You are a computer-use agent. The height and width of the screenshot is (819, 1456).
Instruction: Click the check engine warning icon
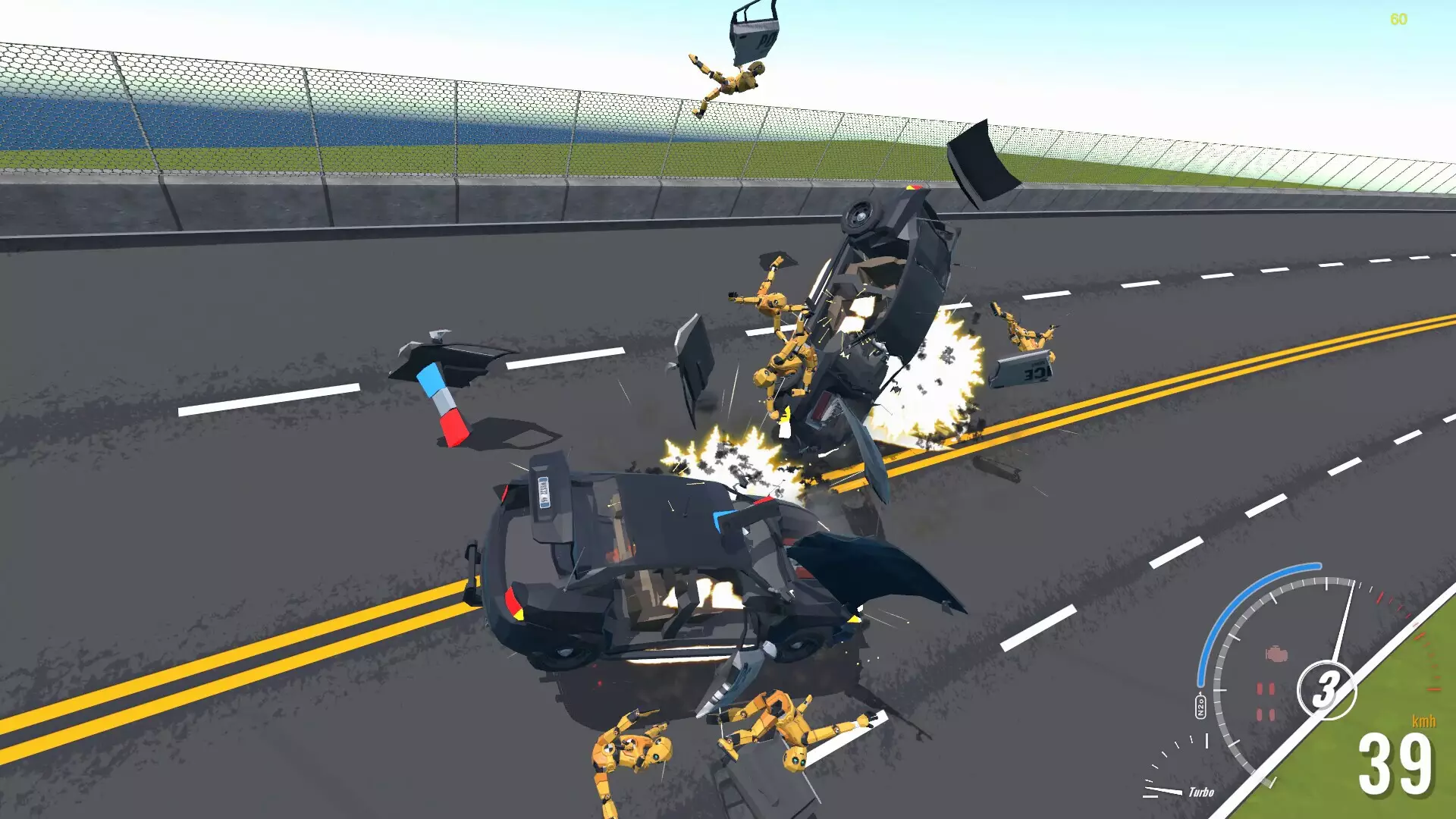click(x=1277, y=654)
